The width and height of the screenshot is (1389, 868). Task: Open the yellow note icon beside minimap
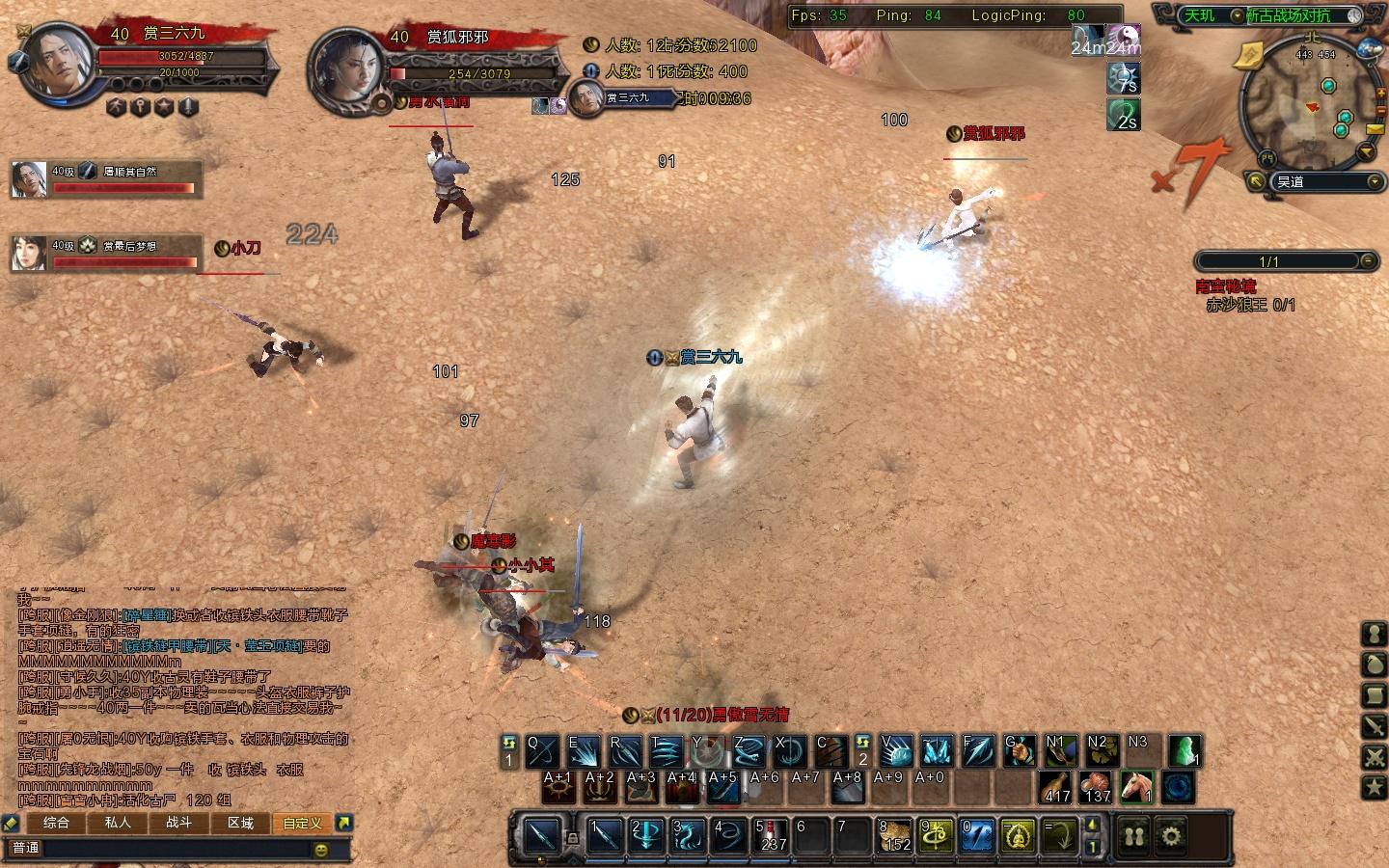tap(1248, 57)
